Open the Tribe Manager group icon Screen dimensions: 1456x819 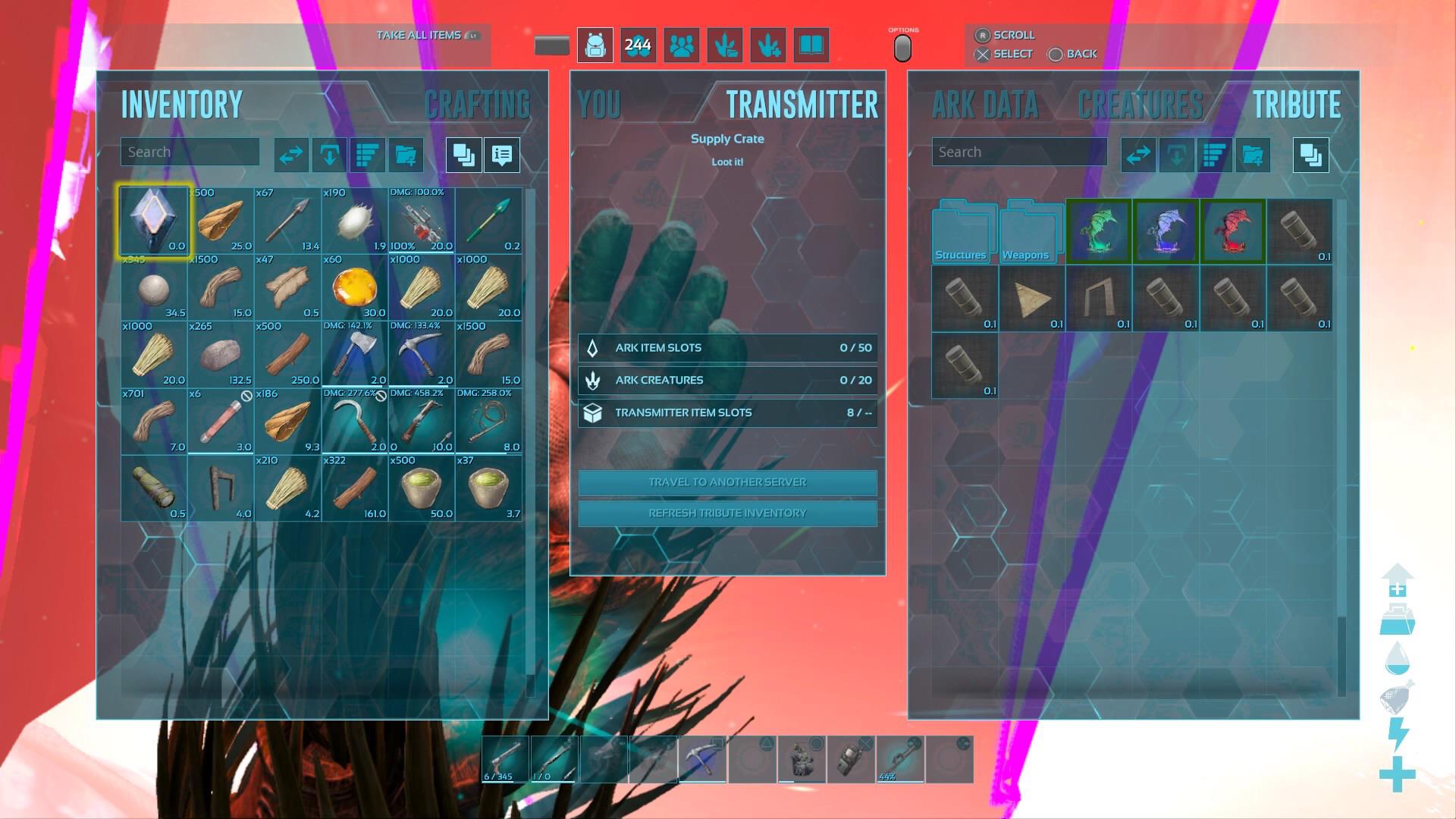click(x=681, y=45)
